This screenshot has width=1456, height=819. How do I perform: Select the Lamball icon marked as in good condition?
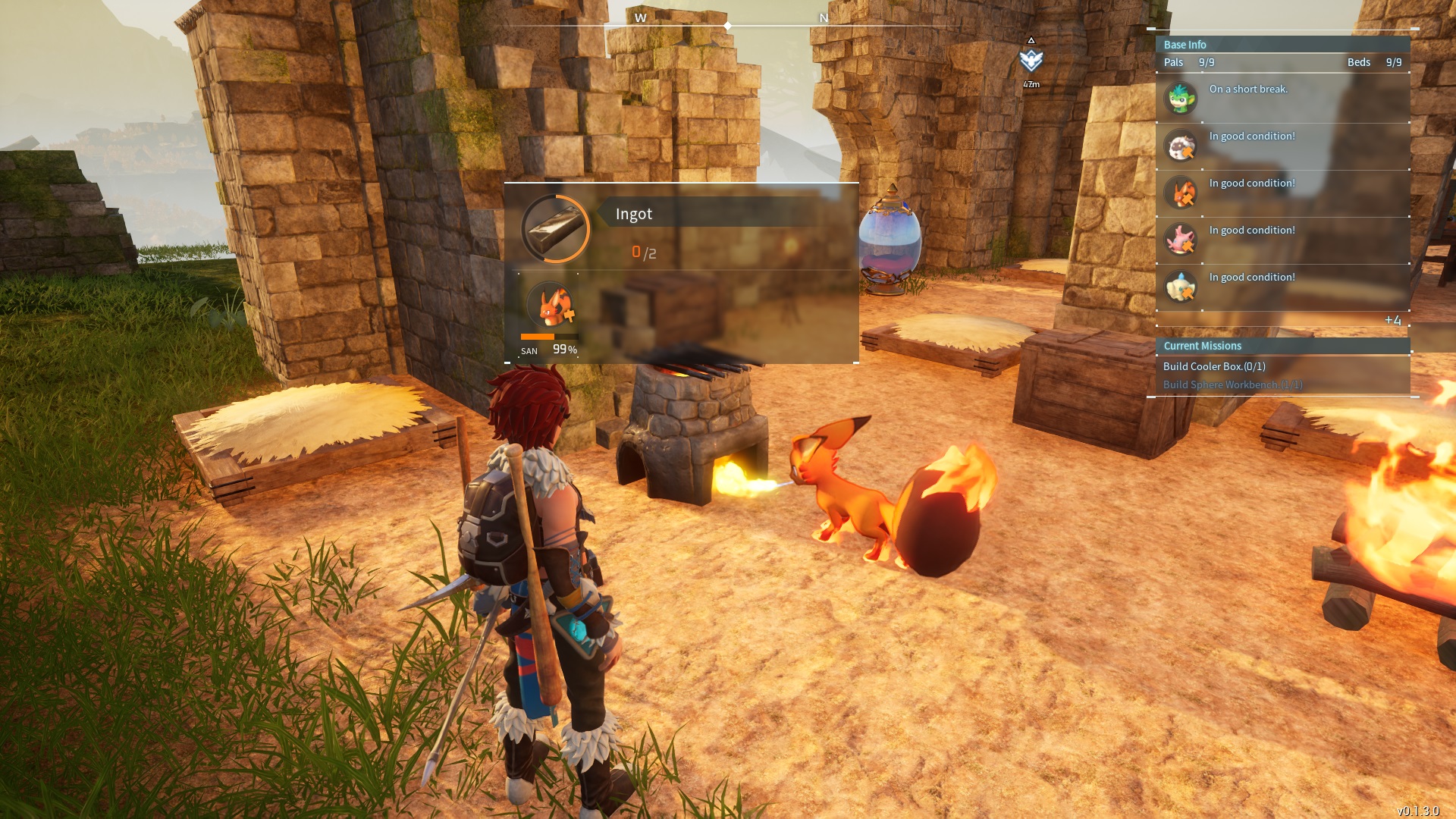pos(1181,146)
